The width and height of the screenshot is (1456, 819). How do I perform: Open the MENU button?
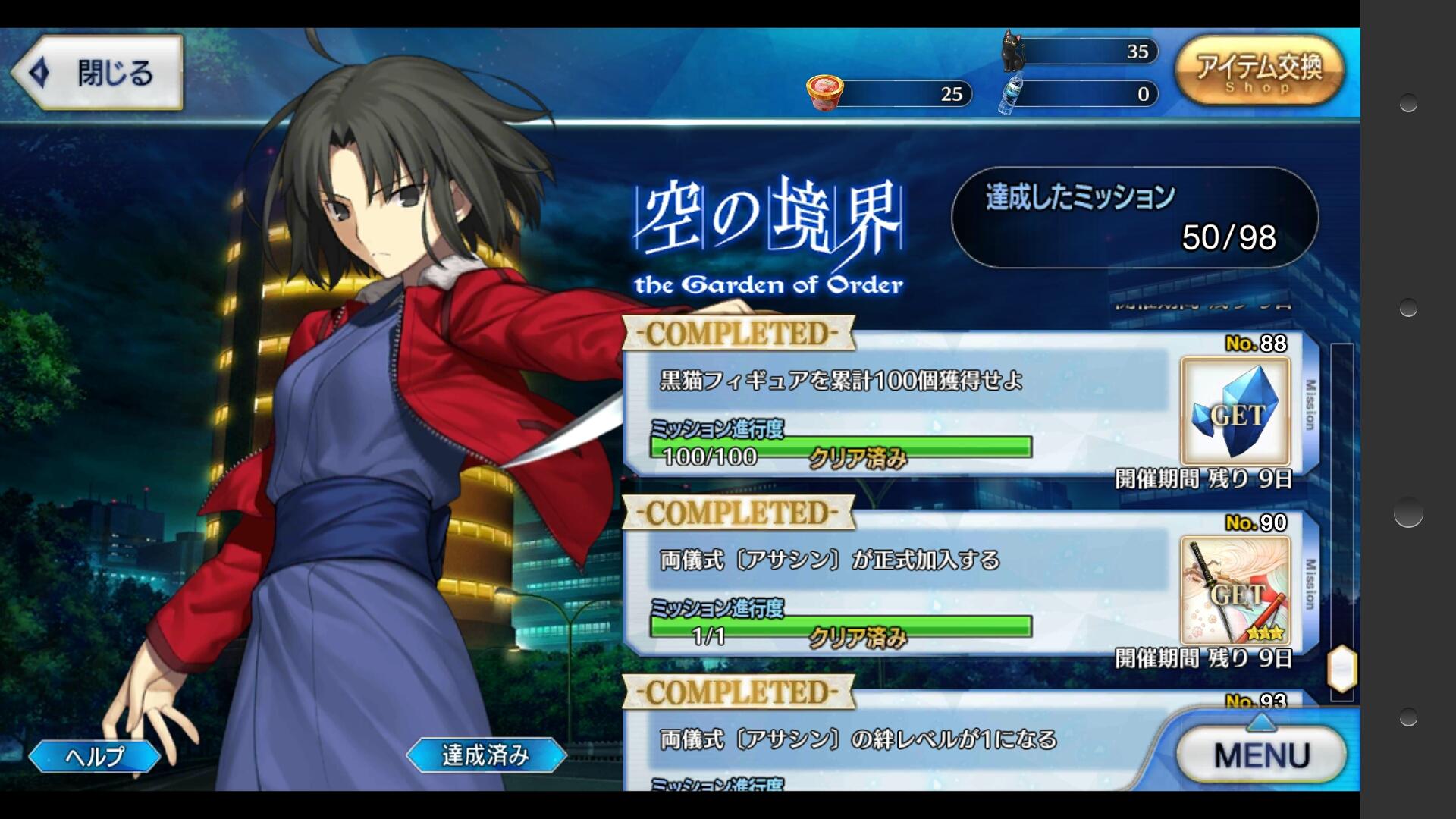[x=1262, y=755]
